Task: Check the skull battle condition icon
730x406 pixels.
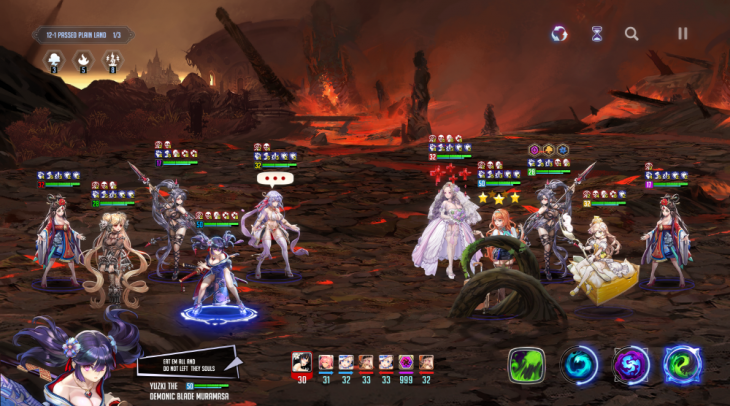Action: (x=53, y=63)
